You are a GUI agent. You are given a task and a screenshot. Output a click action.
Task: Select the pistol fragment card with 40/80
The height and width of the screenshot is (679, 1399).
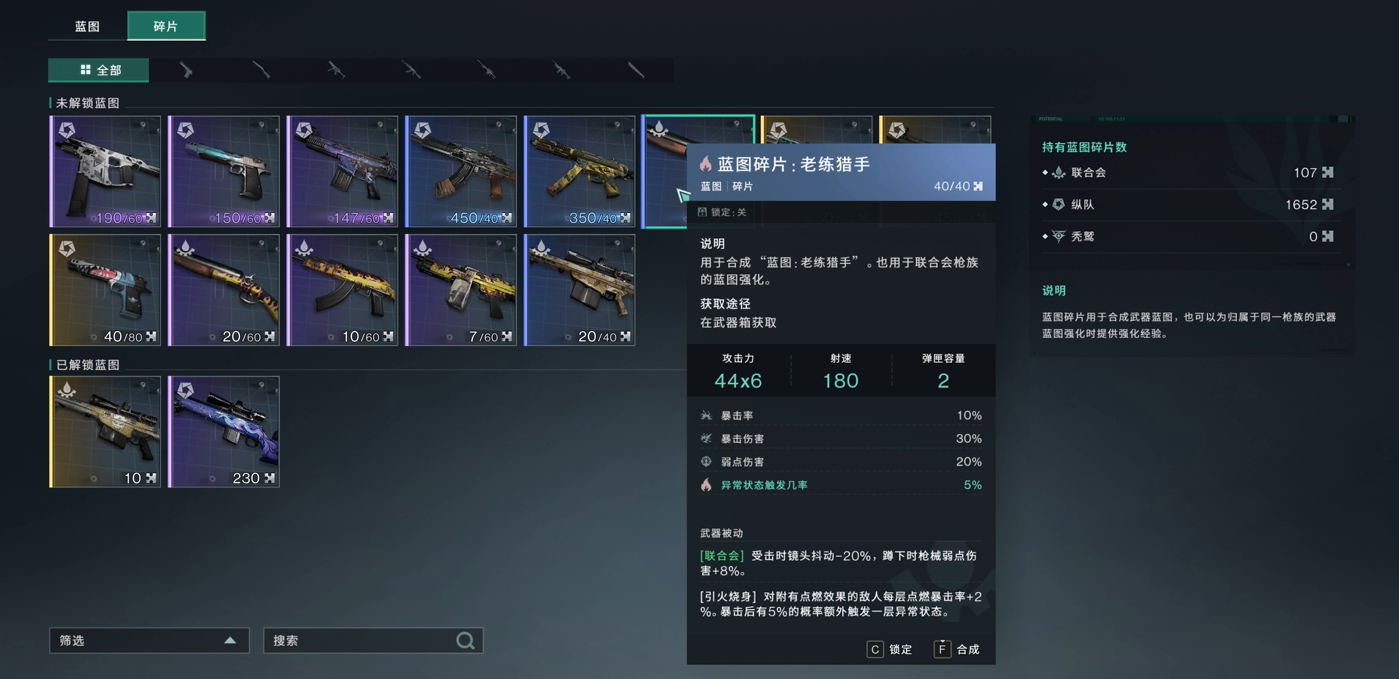click(105, 290)
